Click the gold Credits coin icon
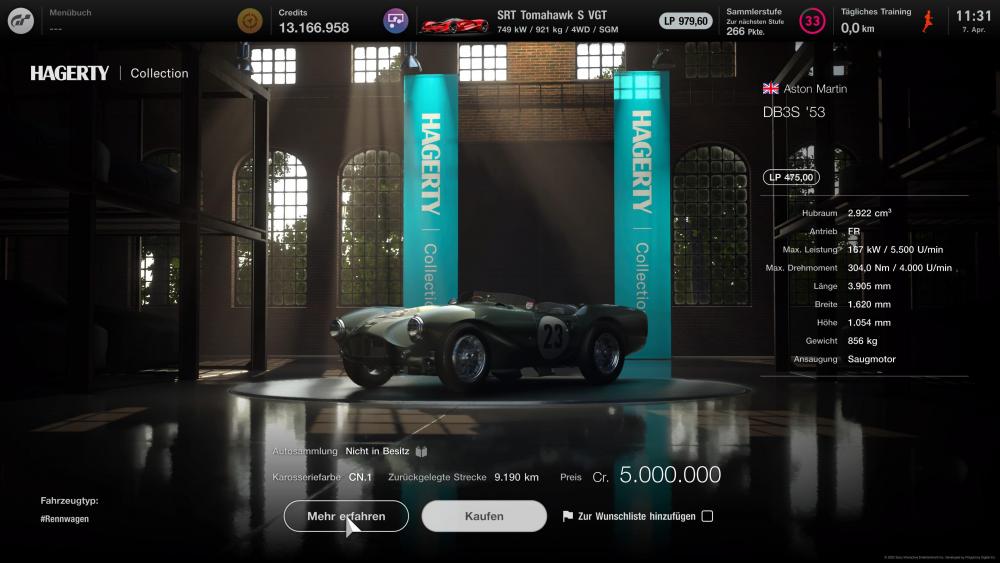The image size is (1000, 563). (x=250, y=20)
